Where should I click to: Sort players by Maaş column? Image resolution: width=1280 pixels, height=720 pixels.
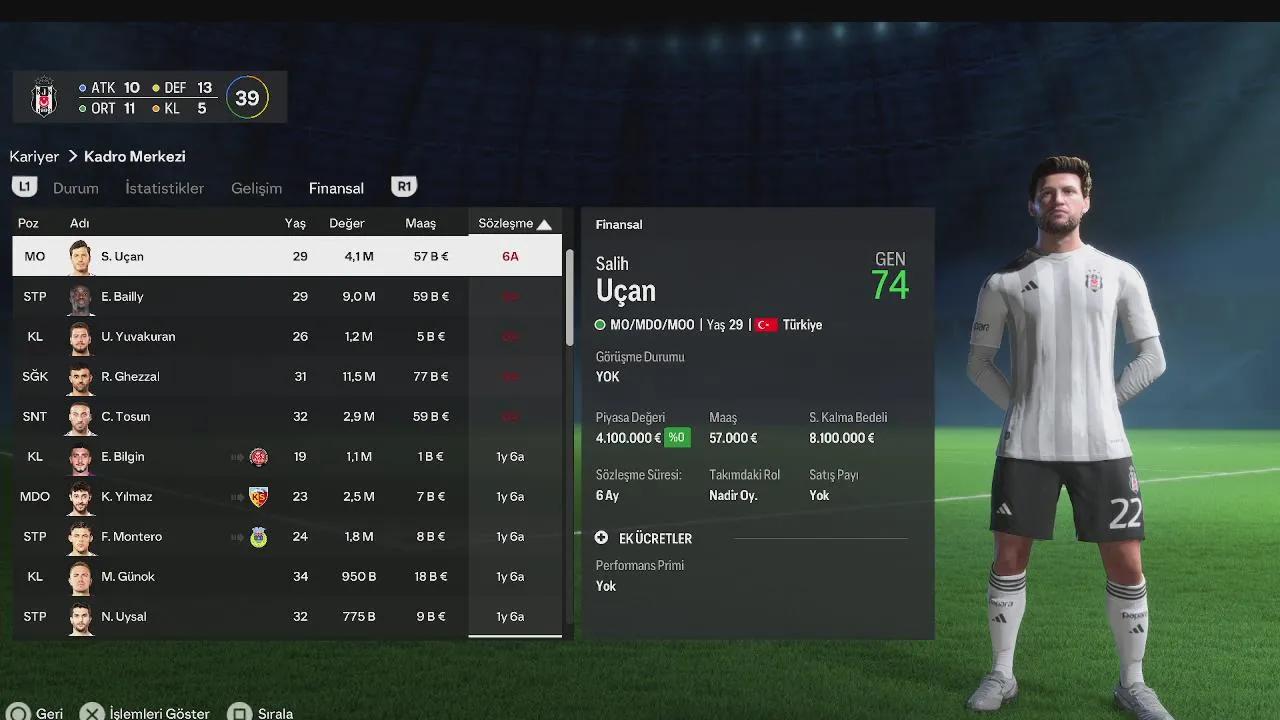pos(420,224)
